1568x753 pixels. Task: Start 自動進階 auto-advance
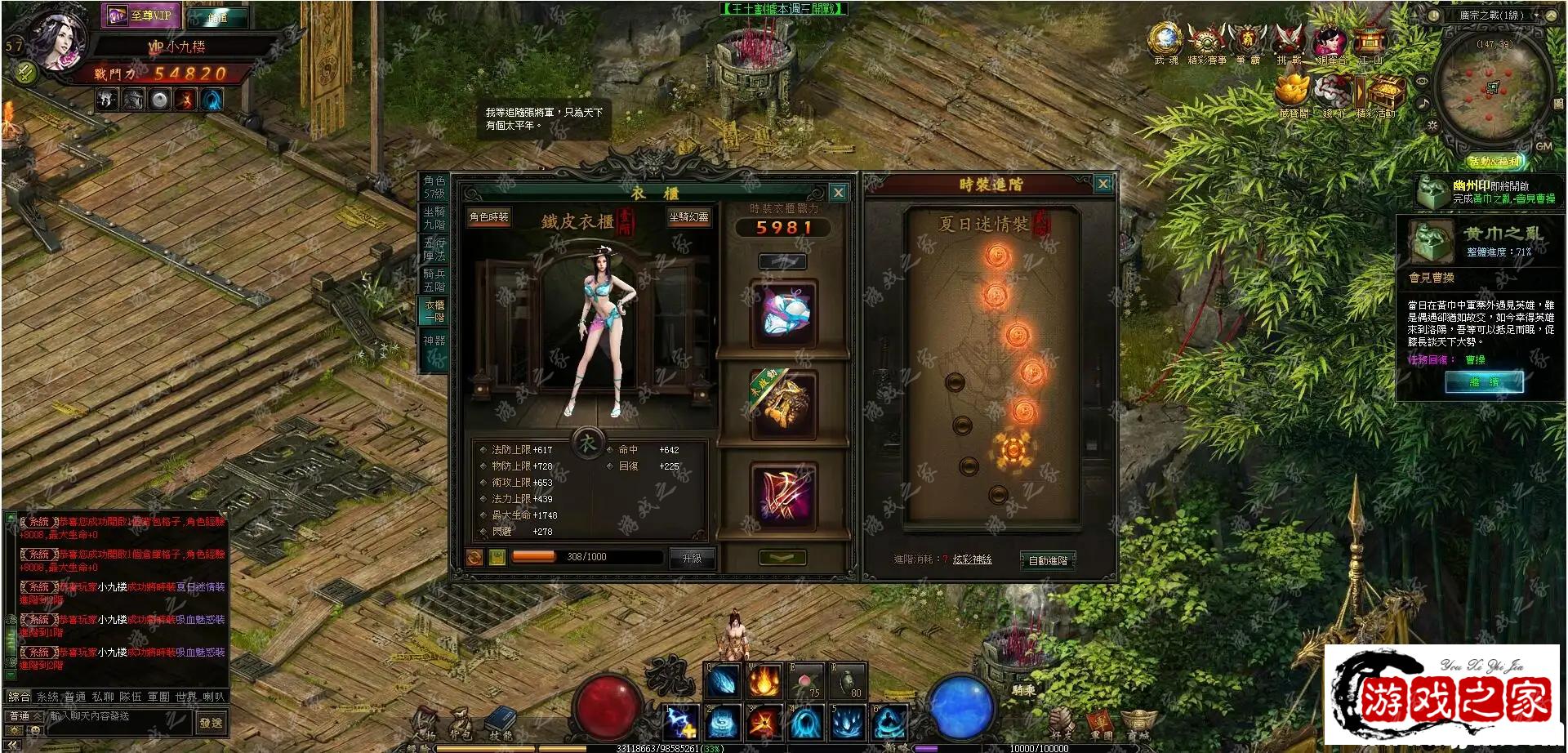click(x=1048, y=560)
